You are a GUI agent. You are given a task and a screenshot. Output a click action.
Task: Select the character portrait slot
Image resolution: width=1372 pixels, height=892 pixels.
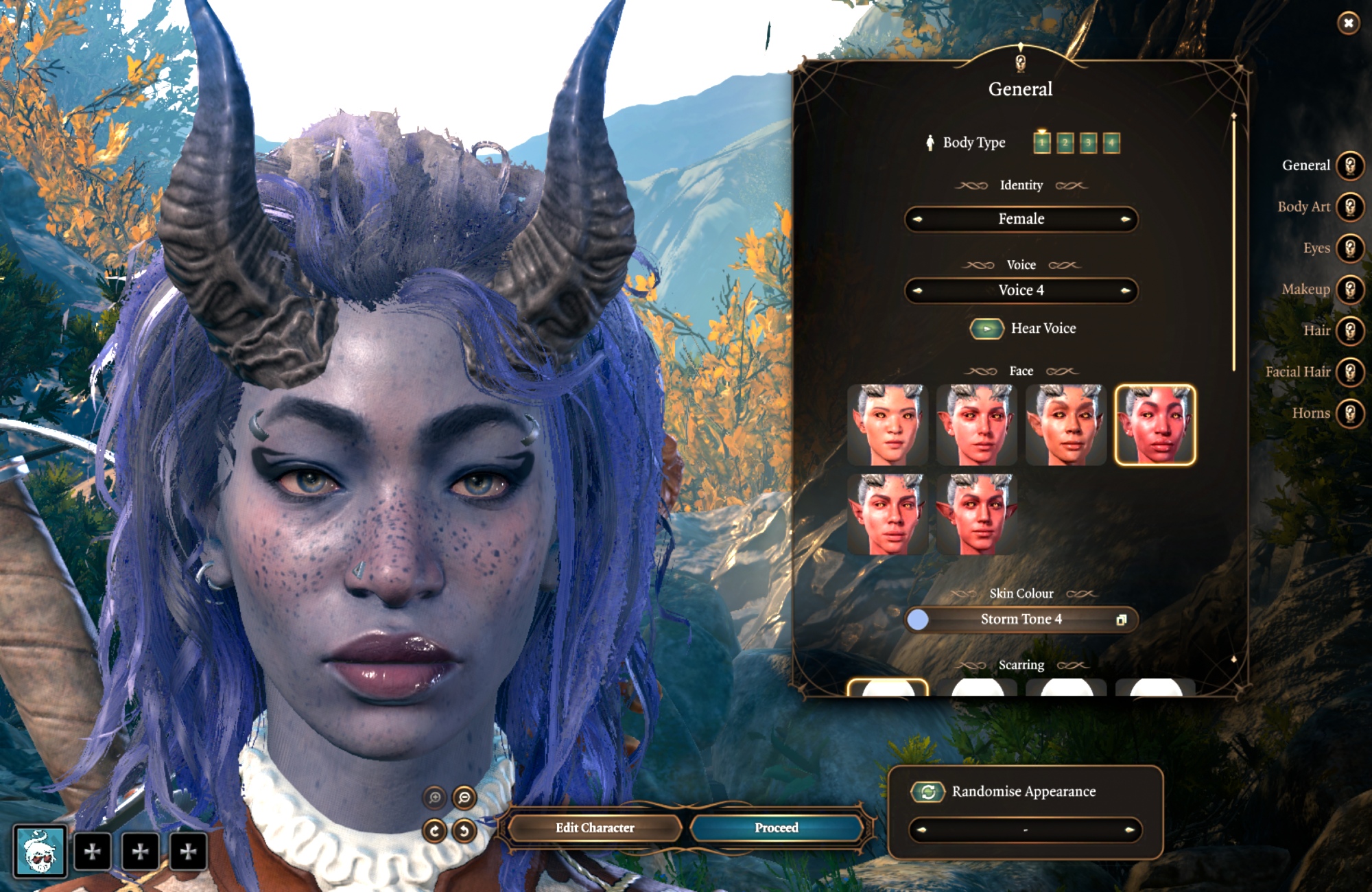point(40,852)
